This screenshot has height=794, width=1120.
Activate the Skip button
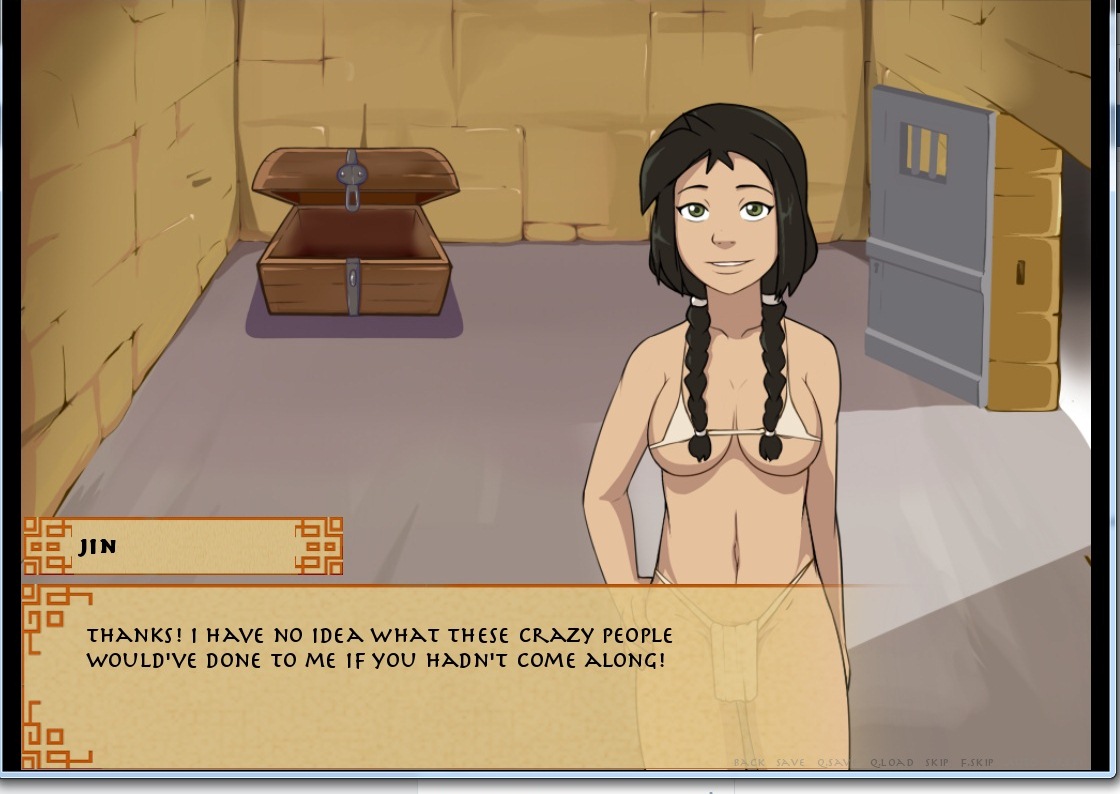coord(937,762)
